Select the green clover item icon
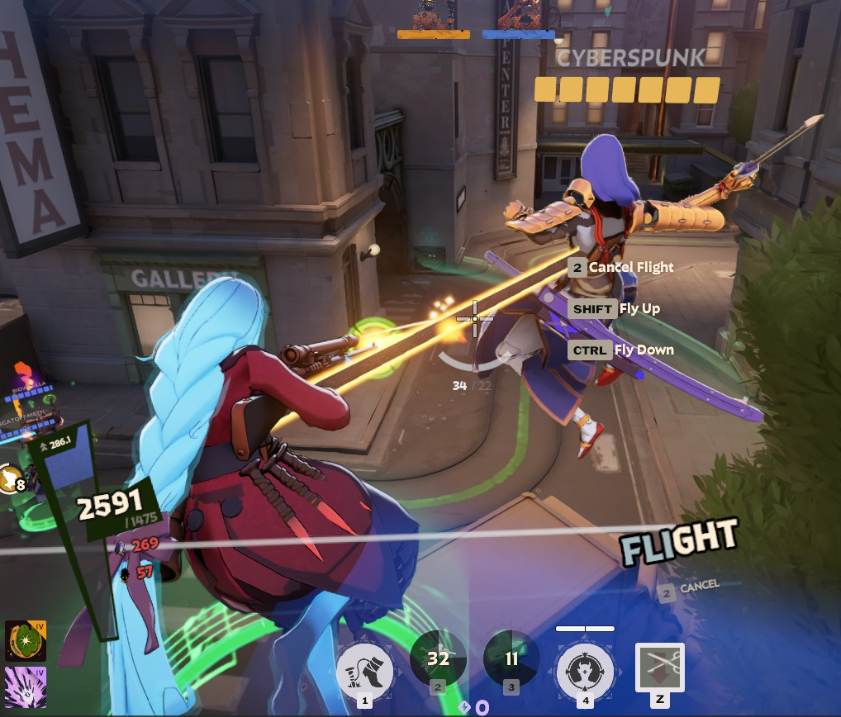The height and width of the screenshot is (717, 841). coord(25,640)
